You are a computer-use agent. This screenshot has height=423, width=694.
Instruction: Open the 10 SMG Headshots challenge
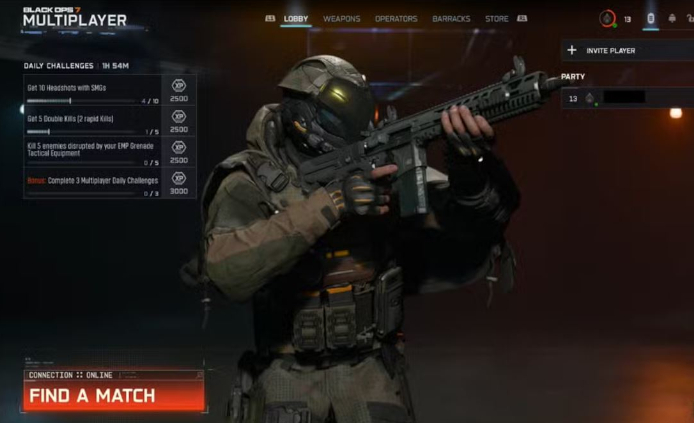(109, 93)
